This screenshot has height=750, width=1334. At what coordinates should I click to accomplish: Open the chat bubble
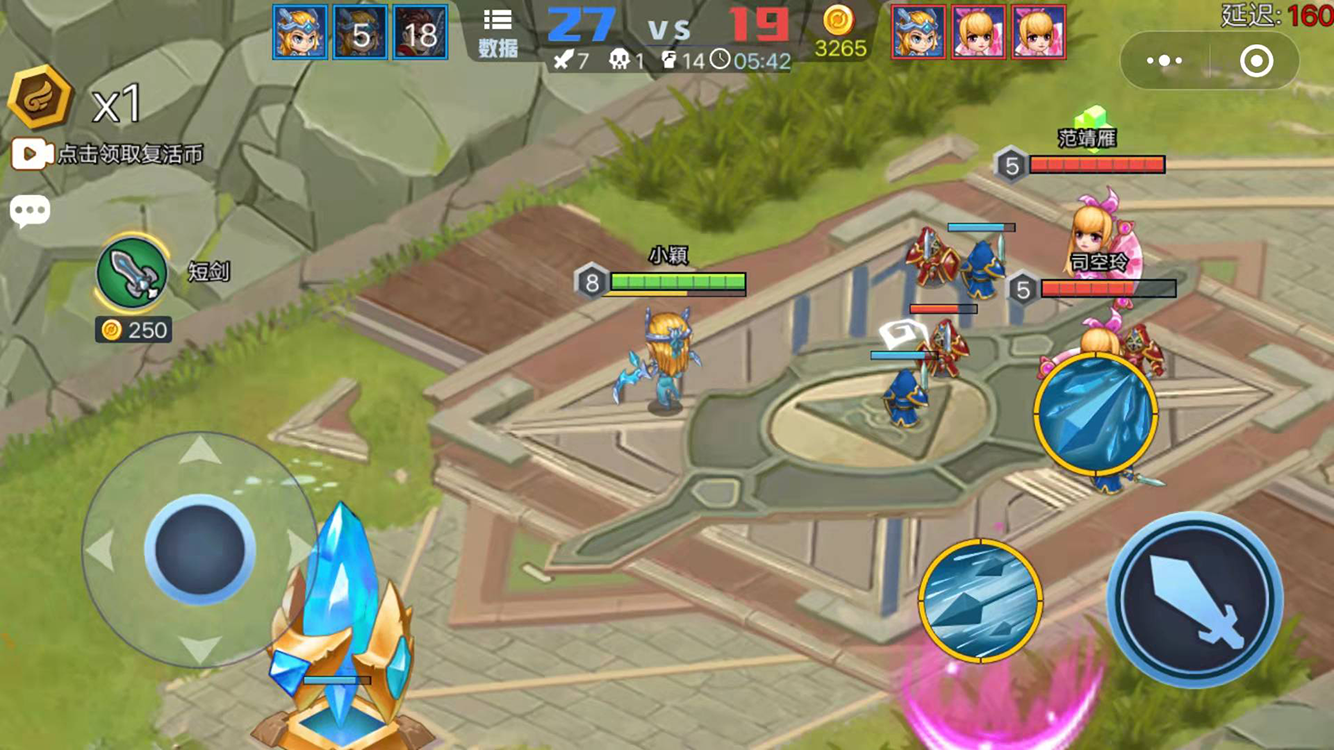click(x=30, y=211)
